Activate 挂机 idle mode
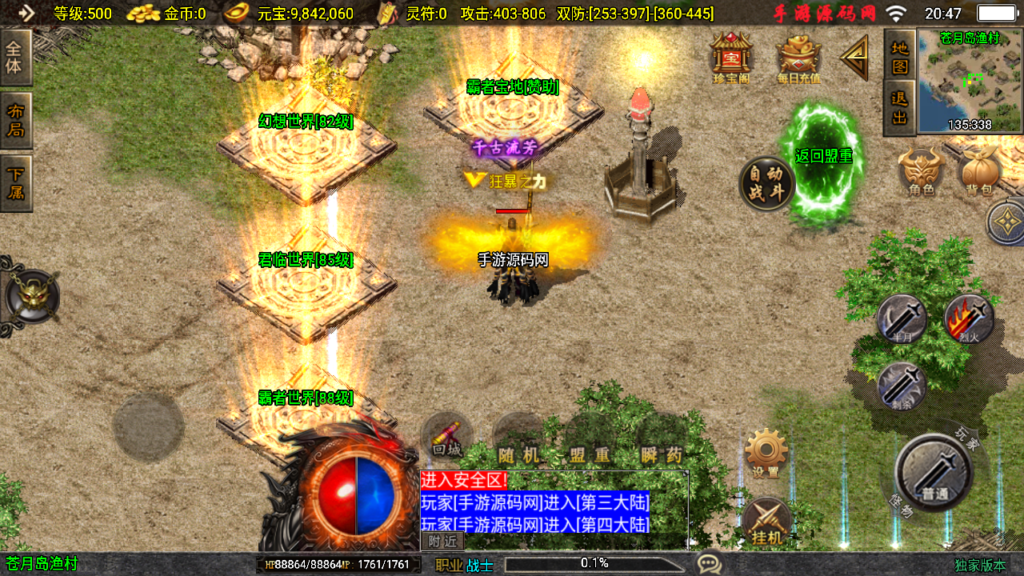1024x576 pixels. [766, 521]
